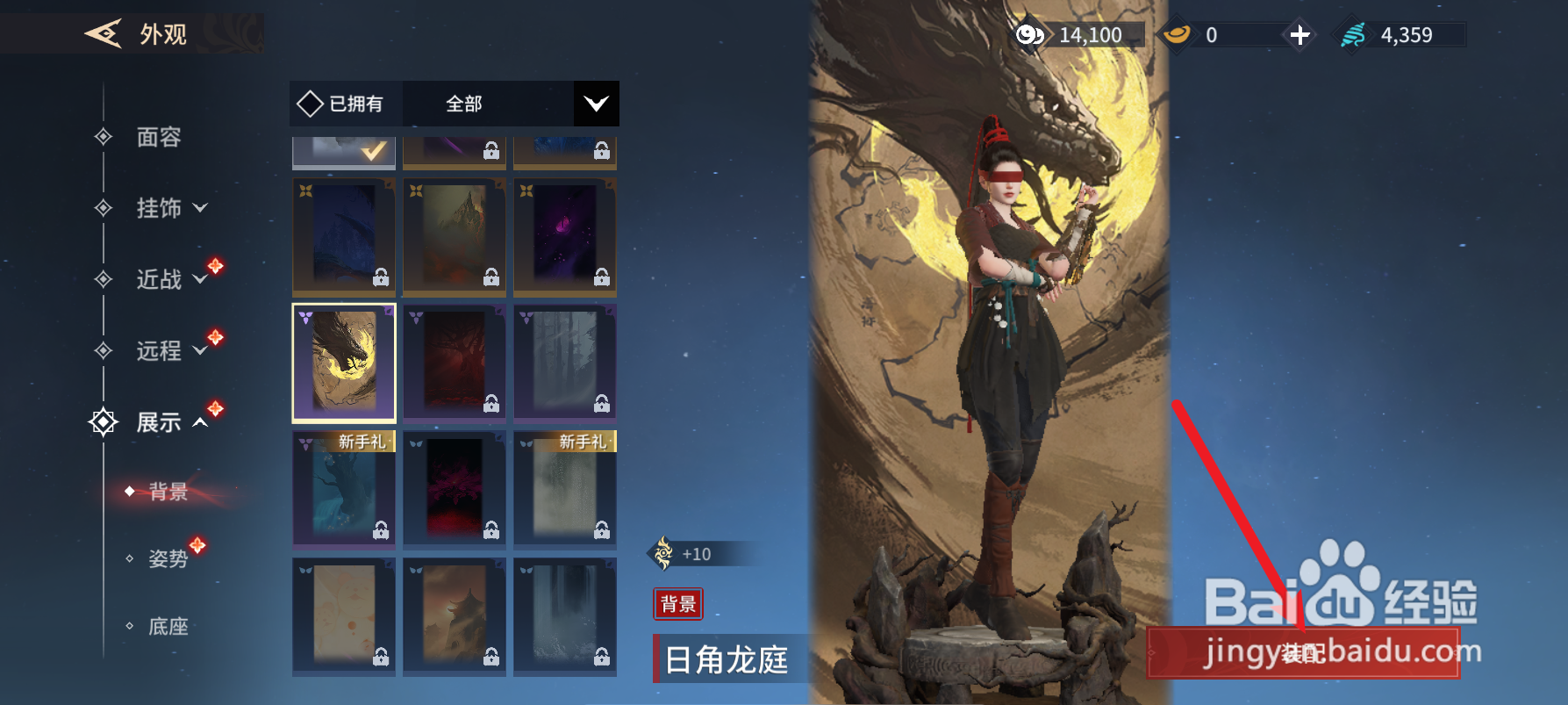Select the crimson flower background thumbnail
Screen dimensions: 1568x705
click(455, 488)
